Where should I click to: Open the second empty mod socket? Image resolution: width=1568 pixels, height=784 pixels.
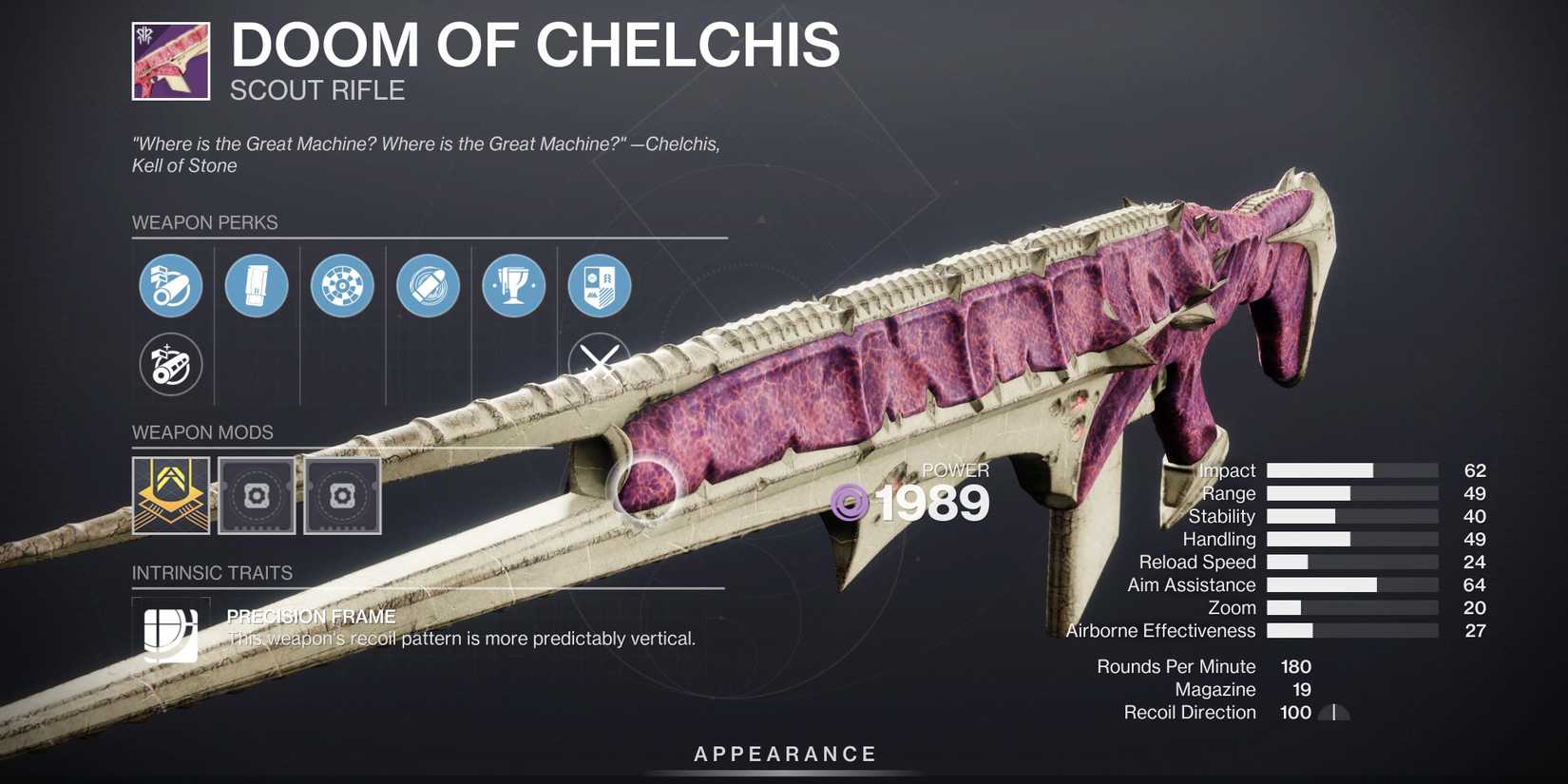pos(342,495)
